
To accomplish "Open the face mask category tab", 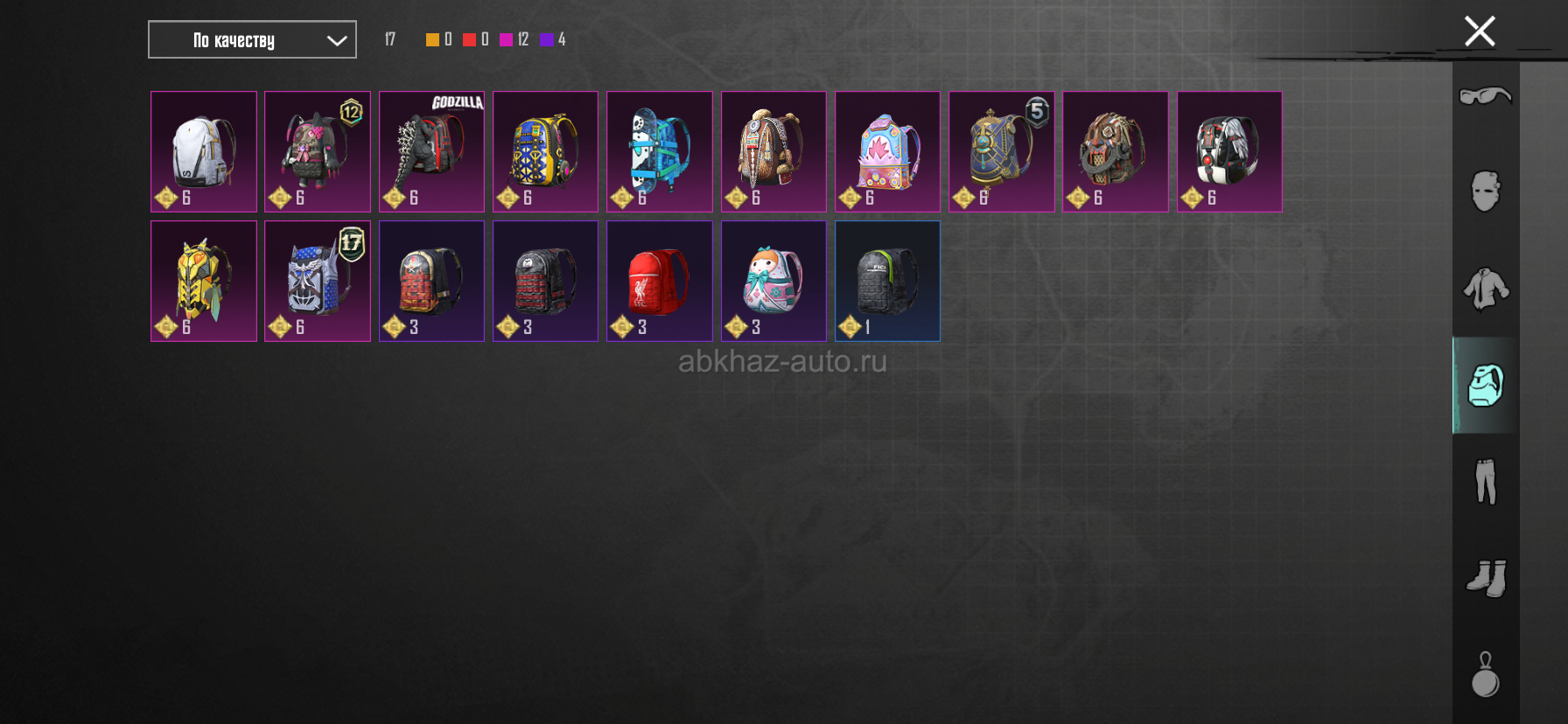I will coord(1486,191).
